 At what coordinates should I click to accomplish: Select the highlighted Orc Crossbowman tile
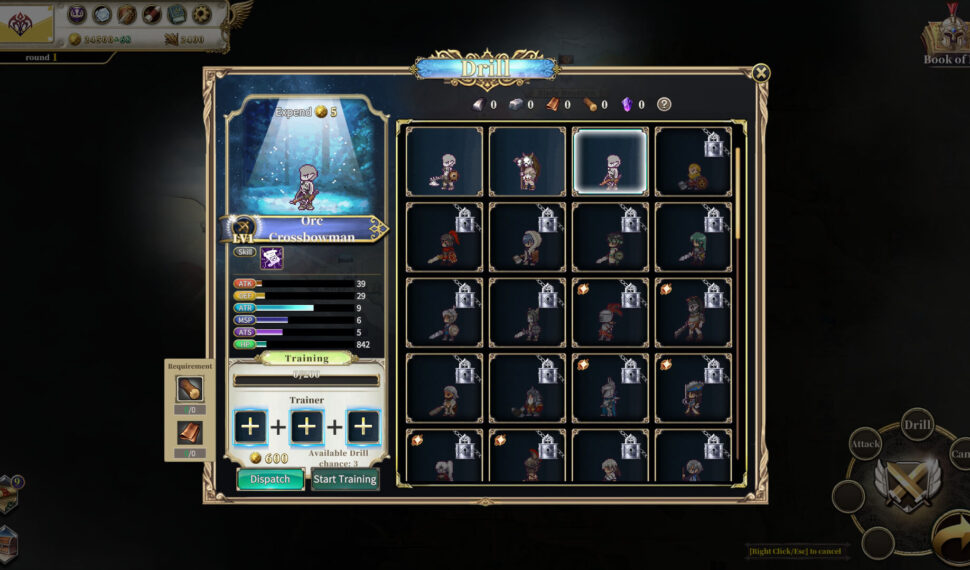(x=610, y=161)
